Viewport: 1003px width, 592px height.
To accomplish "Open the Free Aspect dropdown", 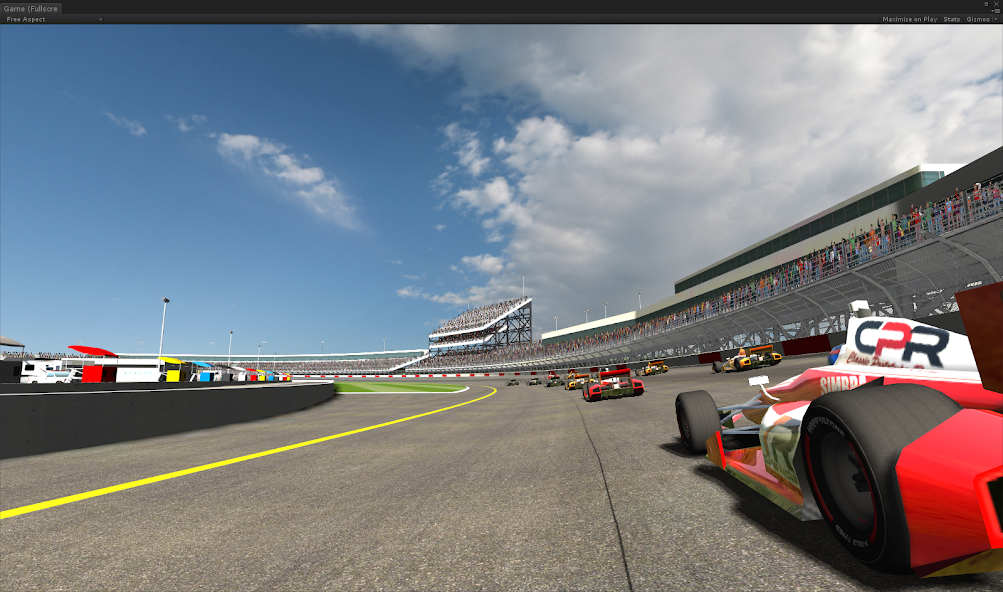I will [x=54, y=19].
